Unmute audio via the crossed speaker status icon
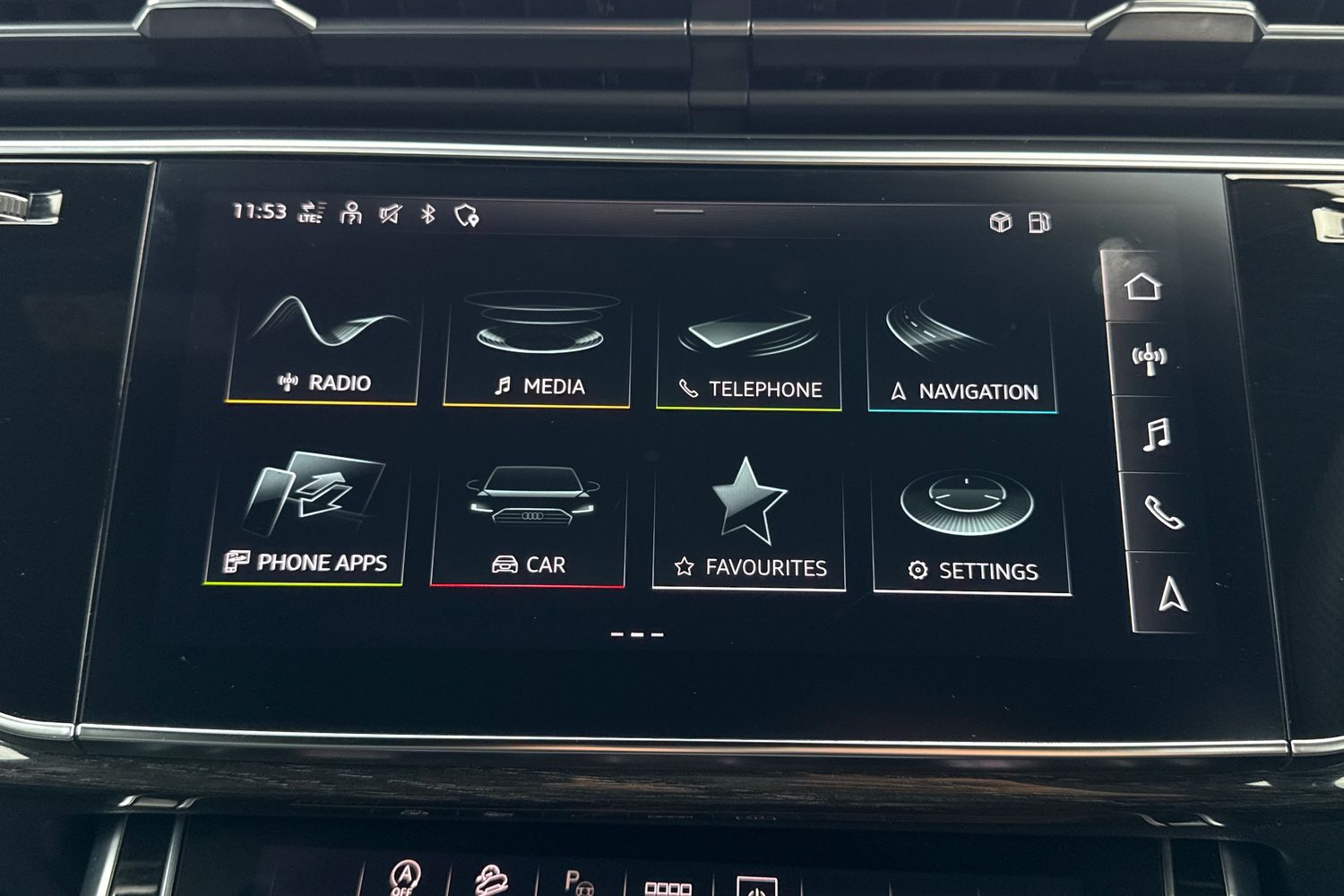The width and height of the screenshot is (1344, 896). click(x=389, y=213)
